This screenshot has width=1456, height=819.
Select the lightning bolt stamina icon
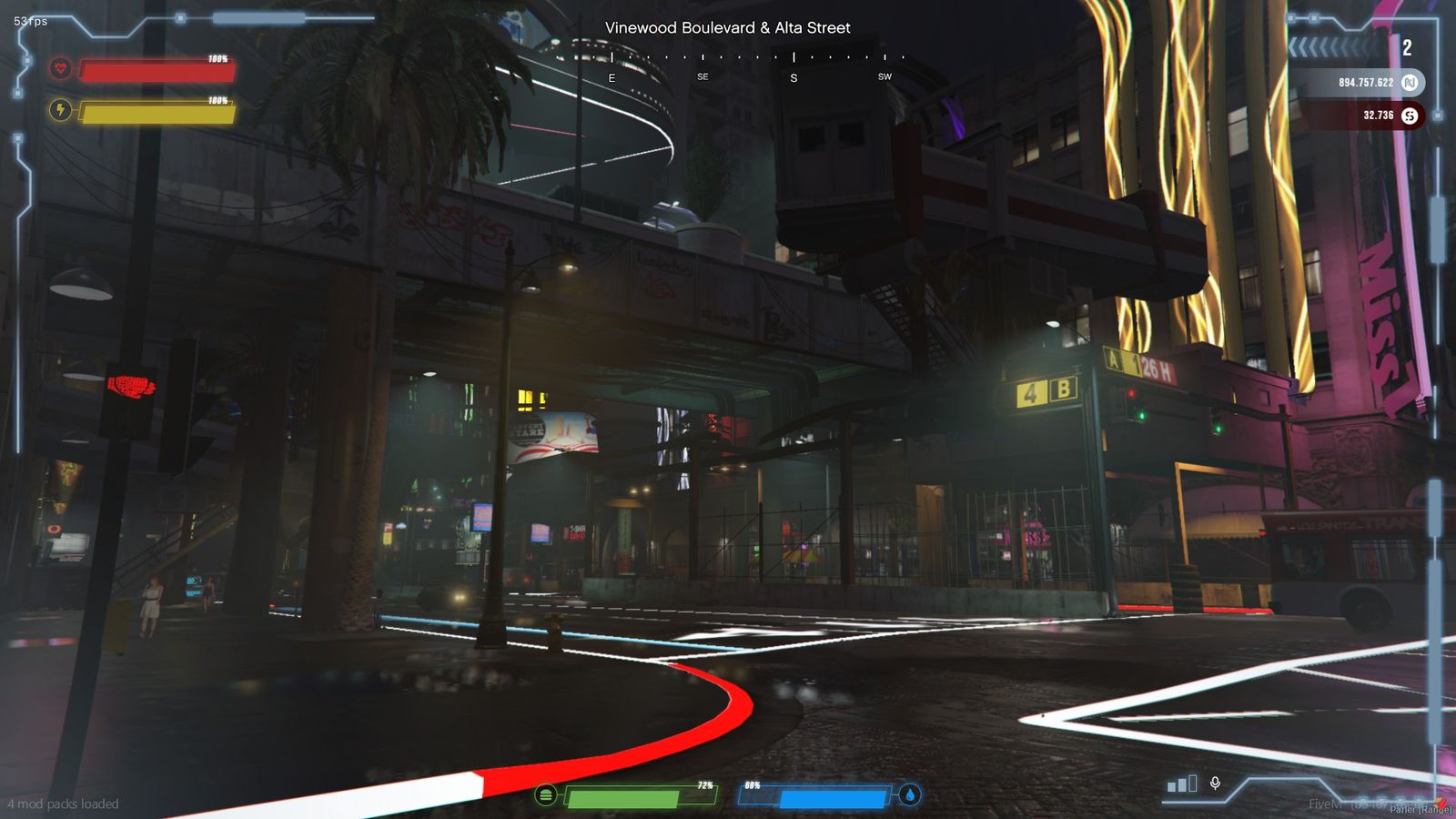pos(61,110)
